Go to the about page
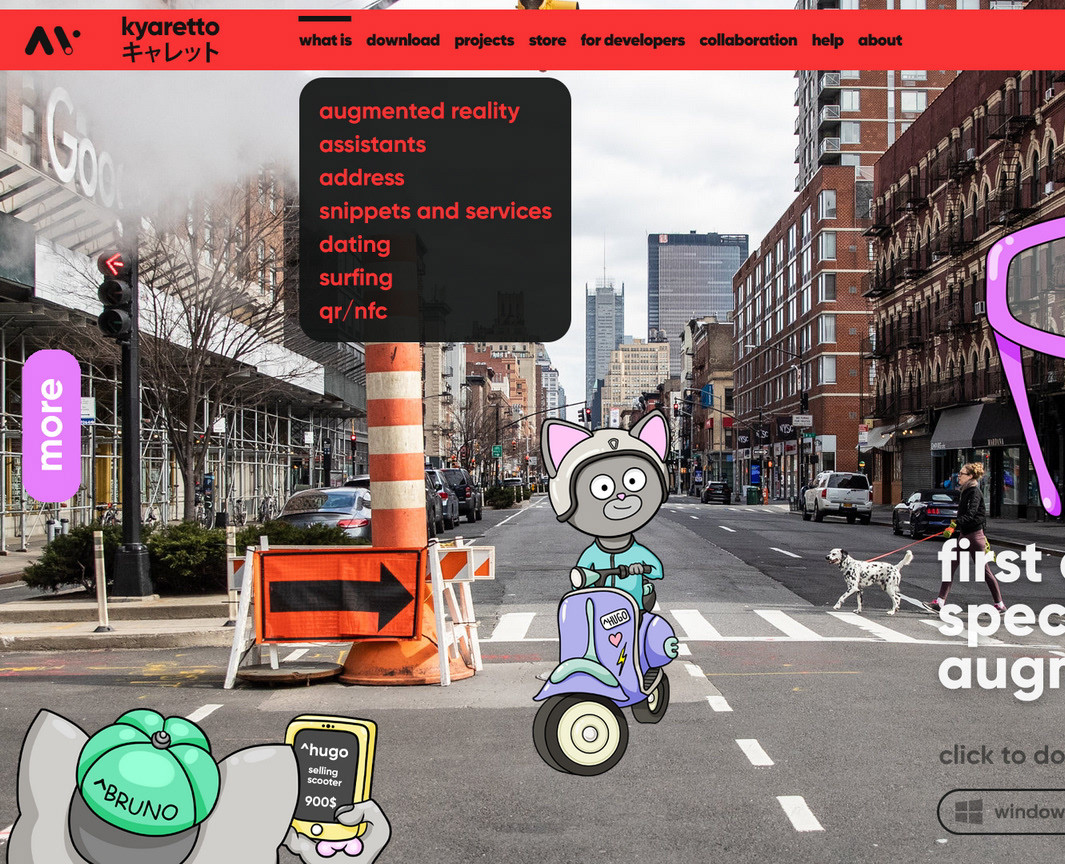The height and width of the screenshot is (864, 1065). [880, 40]
